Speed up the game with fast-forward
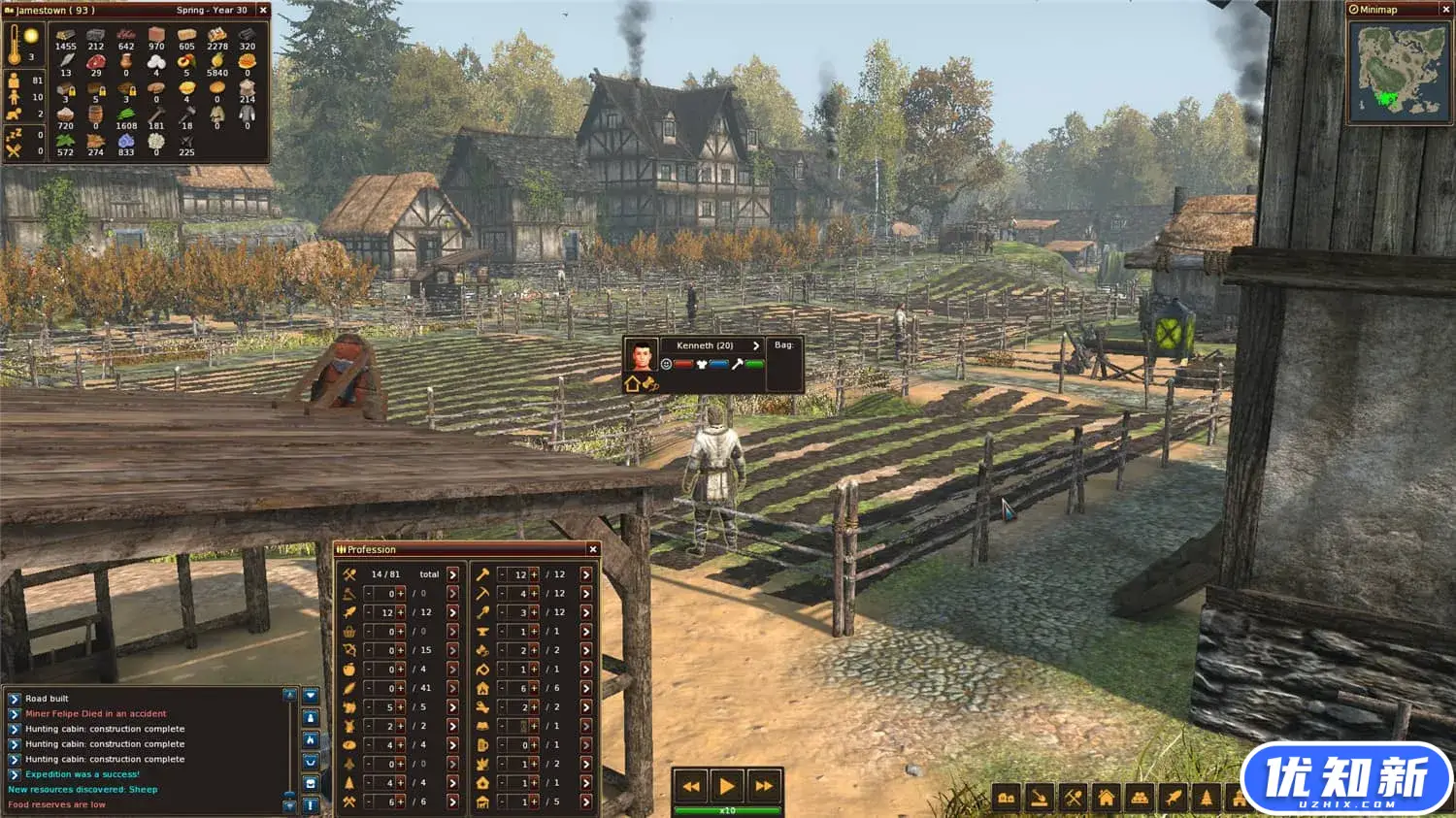 [764, 786]
